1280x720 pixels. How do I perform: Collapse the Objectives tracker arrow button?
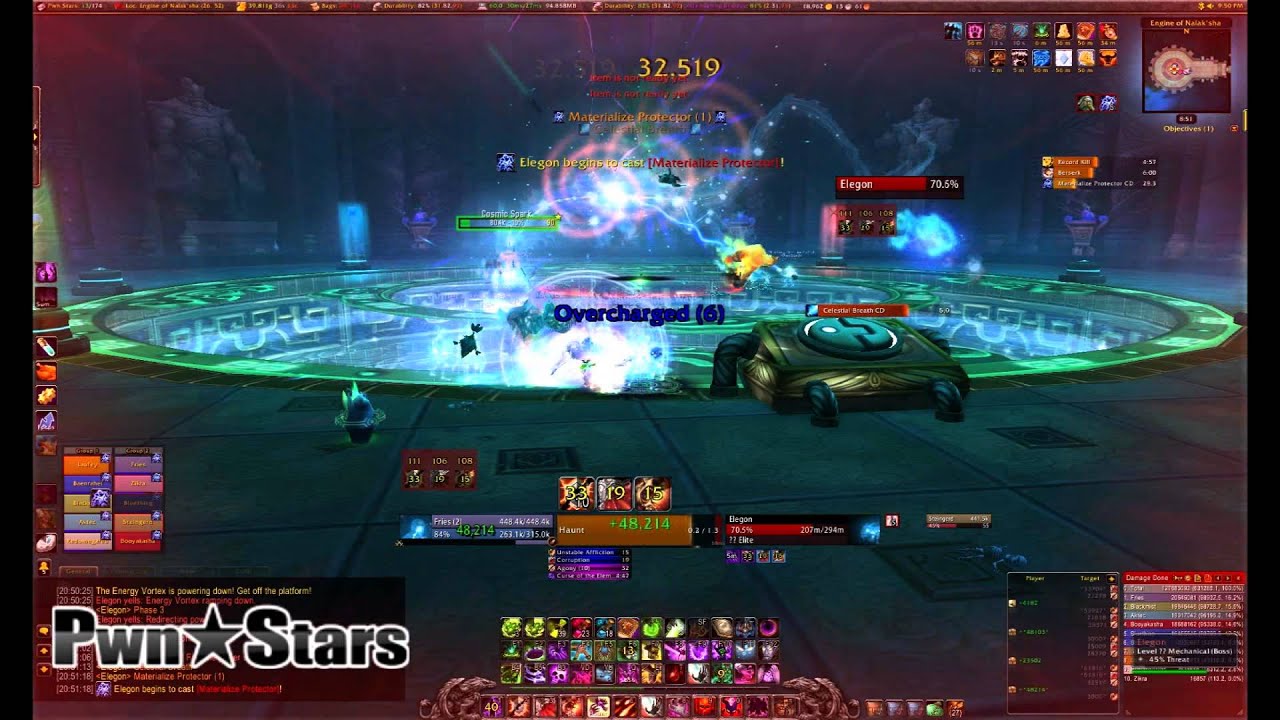1234,129
